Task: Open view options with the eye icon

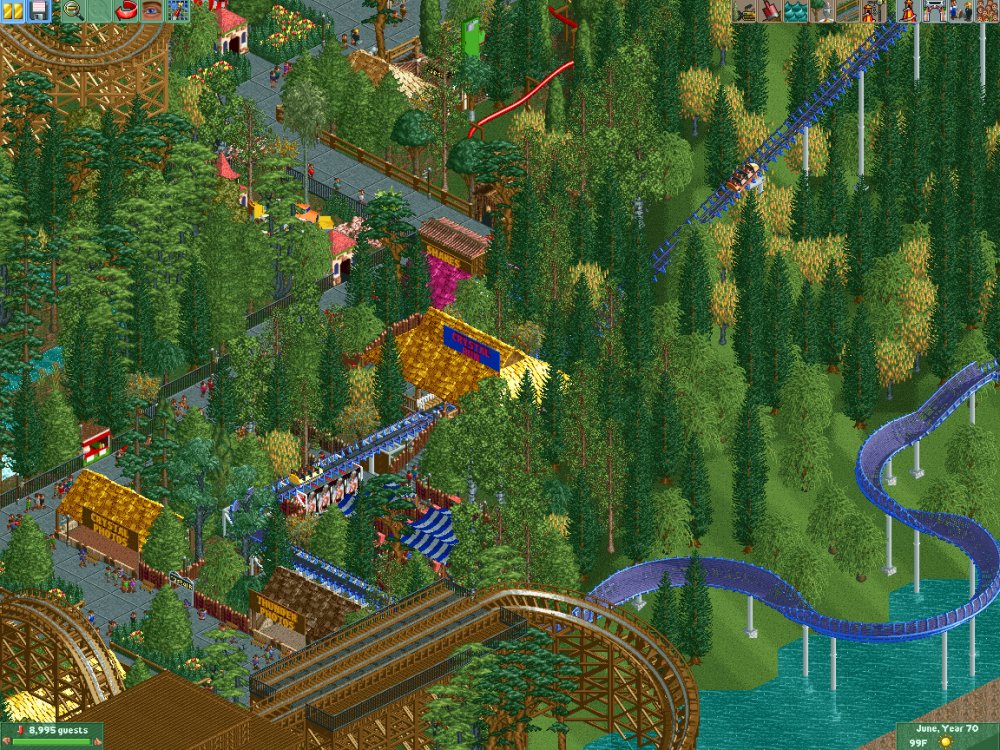Action: 151,11
